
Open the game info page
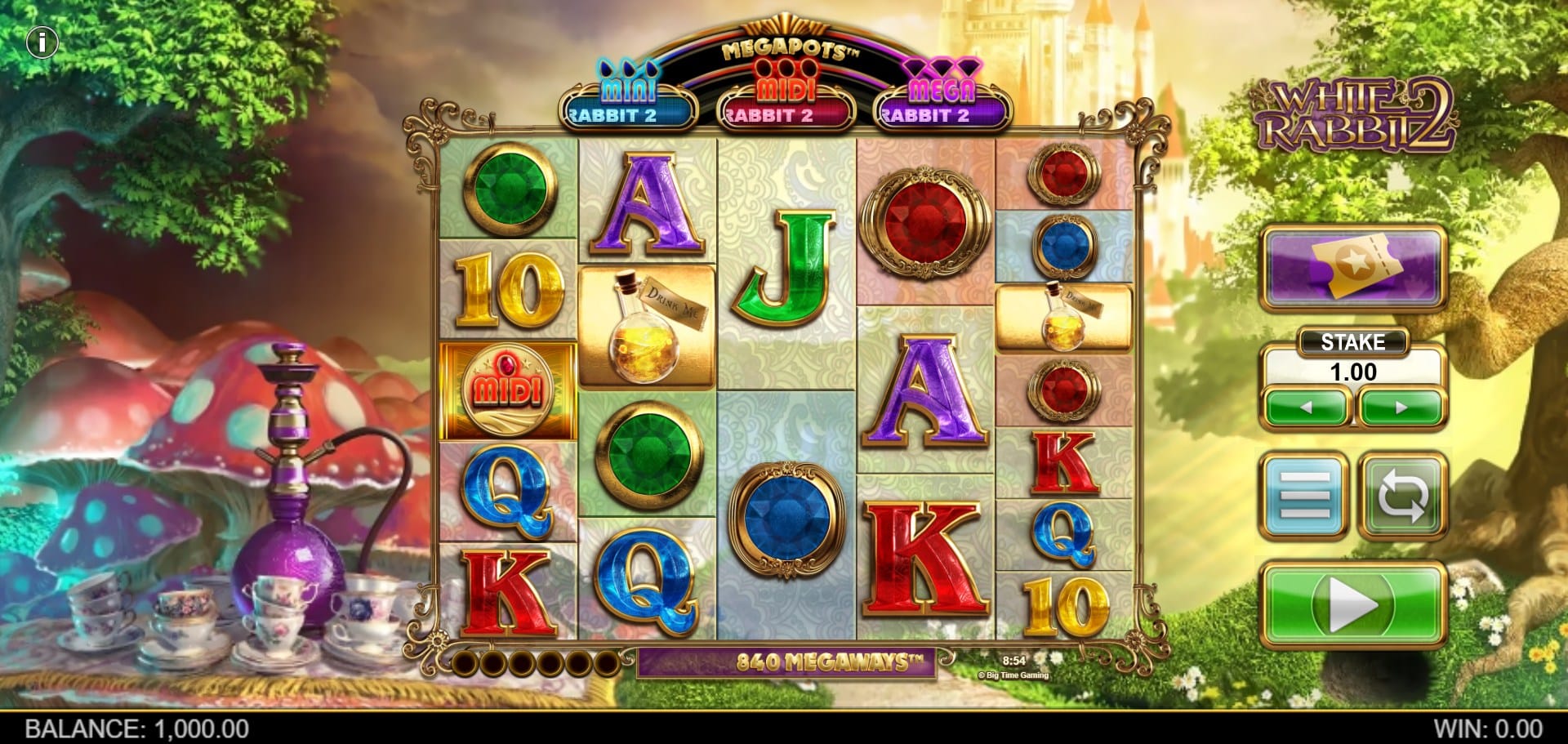(42, 42)
